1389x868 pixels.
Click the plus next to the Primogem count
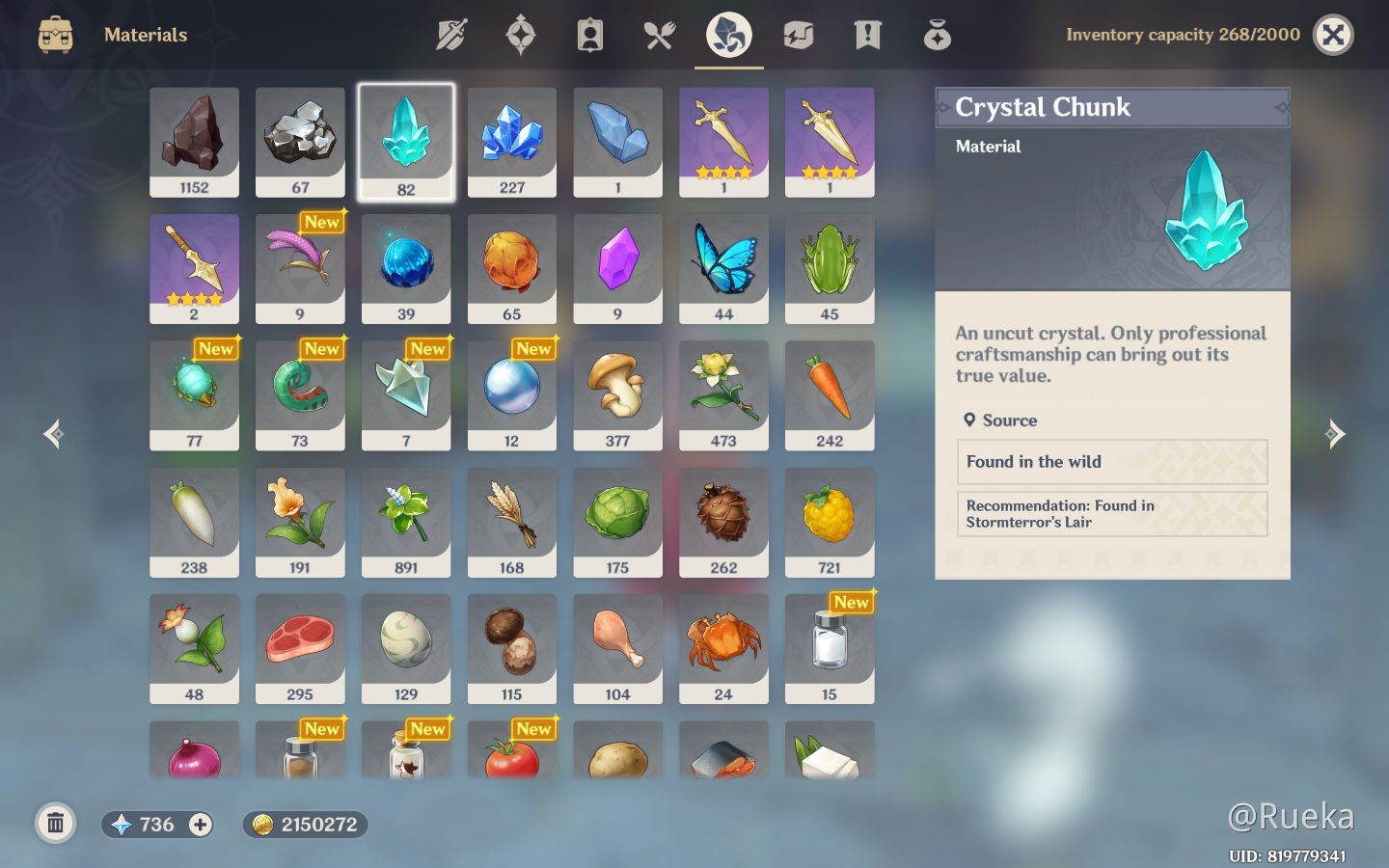pos(200,825)
